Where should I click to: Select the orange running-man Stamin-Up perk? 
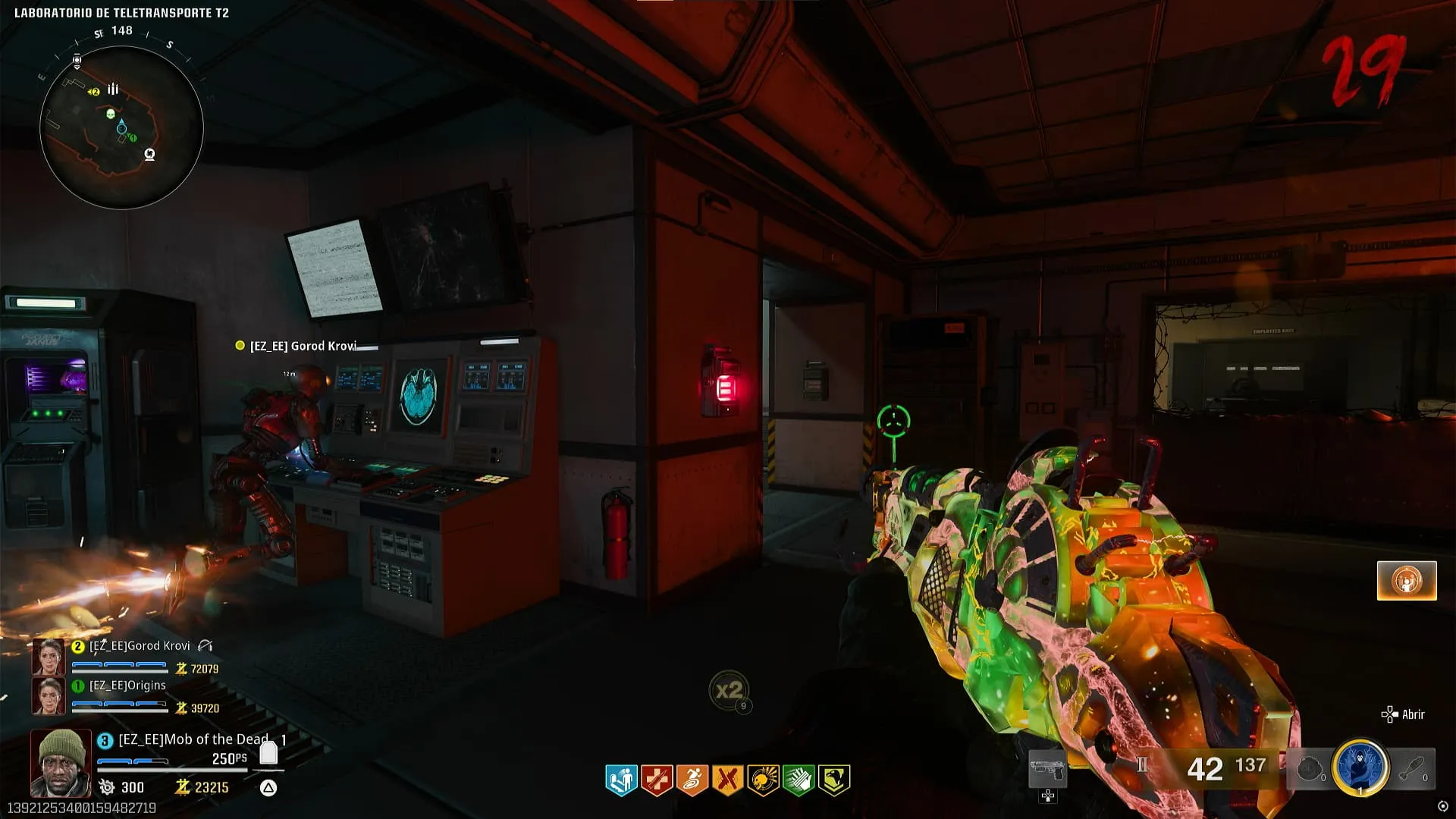point(692,780)
